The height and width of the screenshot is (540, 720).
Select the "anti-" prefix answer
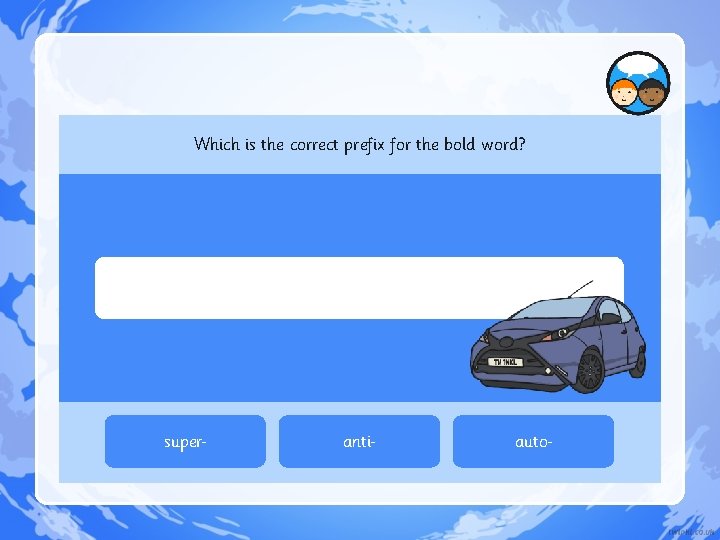[x=359, y=441]
